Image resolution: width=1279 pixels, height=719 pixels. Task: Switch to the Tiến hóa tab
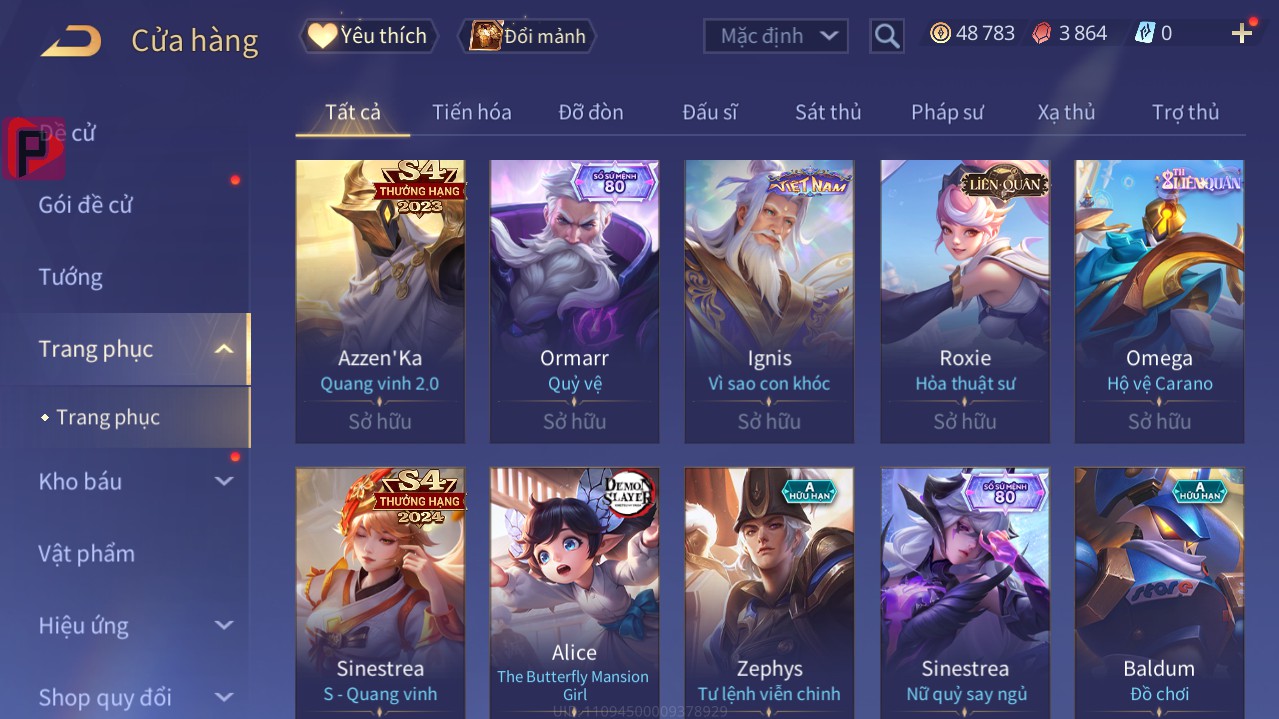point(471,112)
